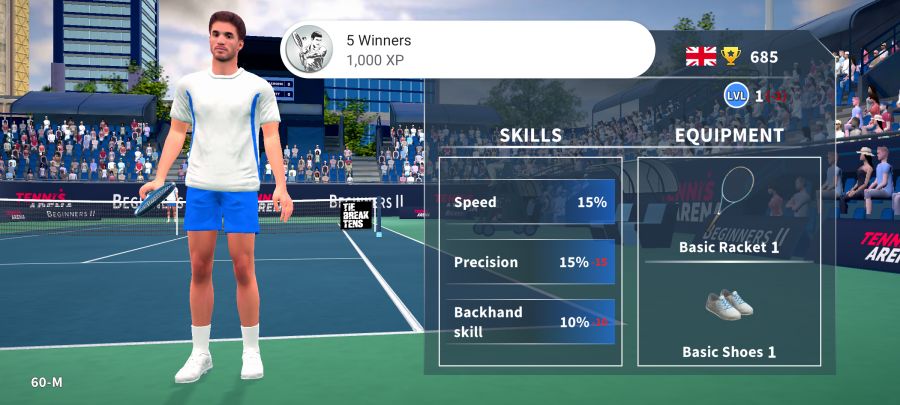Select the Backhand skill row
The image size is (900, 405).
[530, 322]
